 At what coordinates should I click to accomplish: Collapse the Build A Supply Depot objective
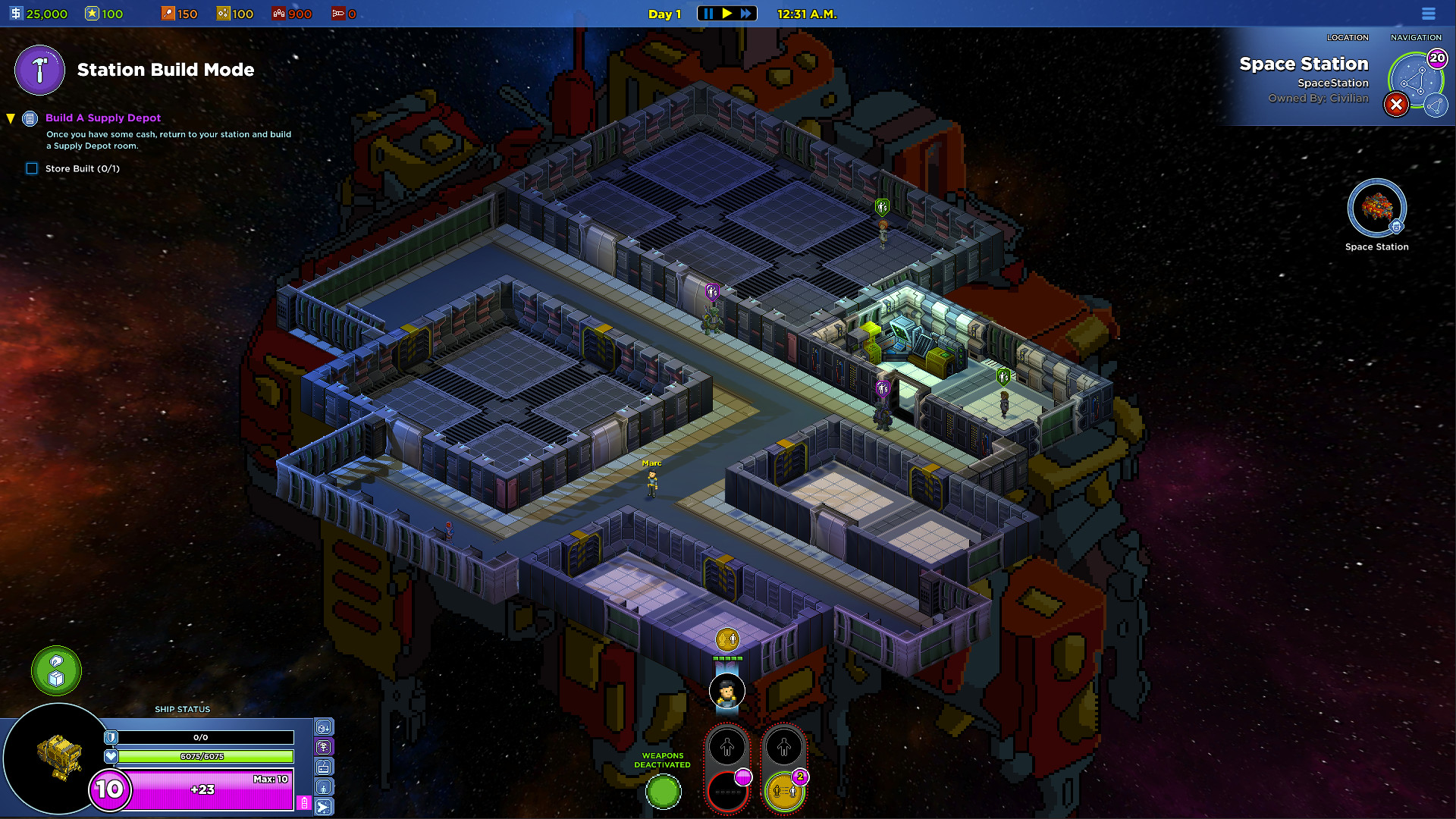tap(11, 118)
